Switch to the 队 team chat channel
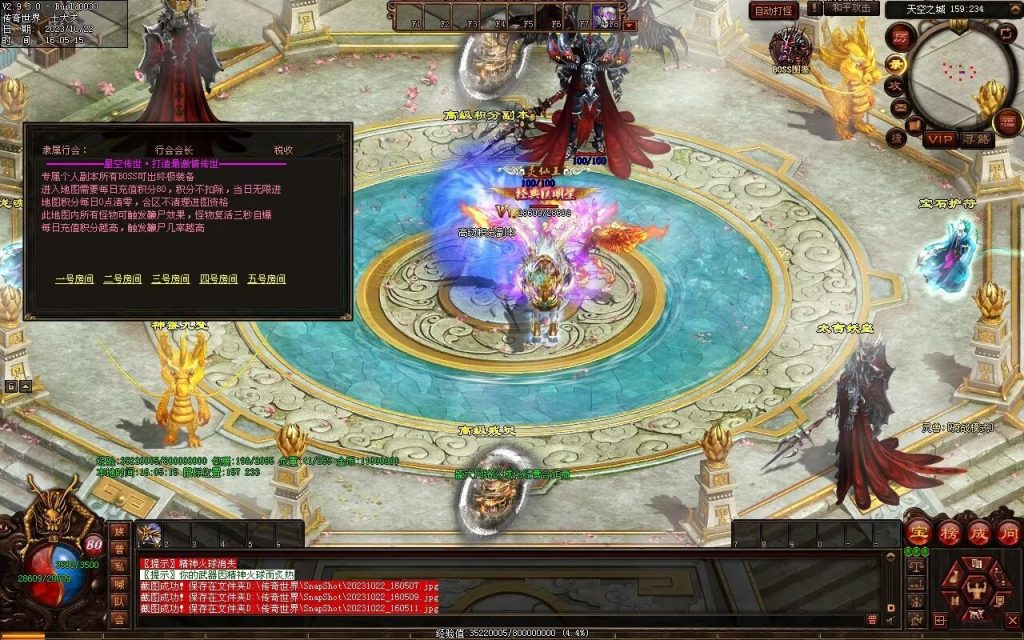 [x=119, y=601]
